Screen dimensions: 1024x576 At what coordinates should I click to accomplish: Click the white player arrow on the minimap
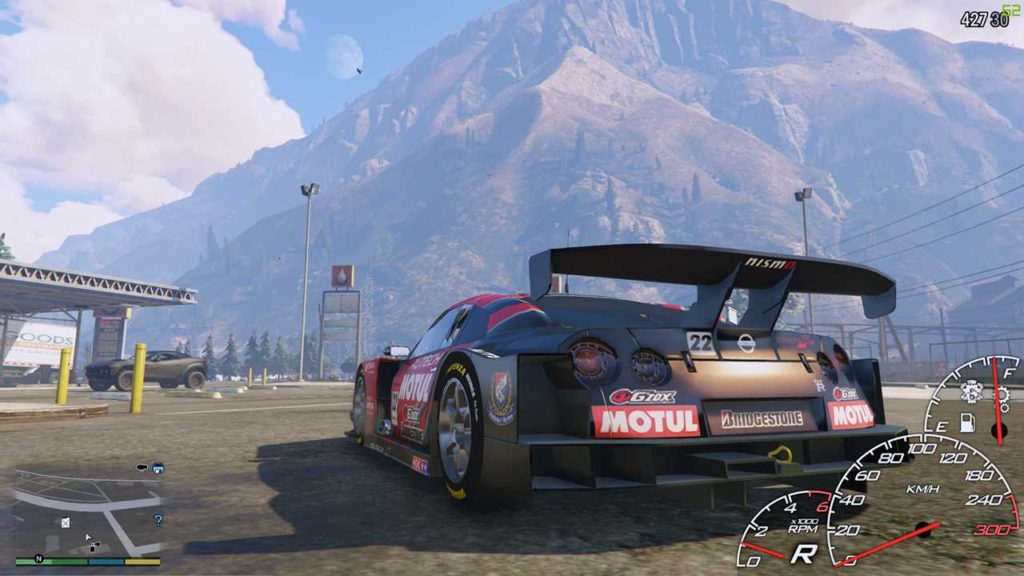pos(87,538)
